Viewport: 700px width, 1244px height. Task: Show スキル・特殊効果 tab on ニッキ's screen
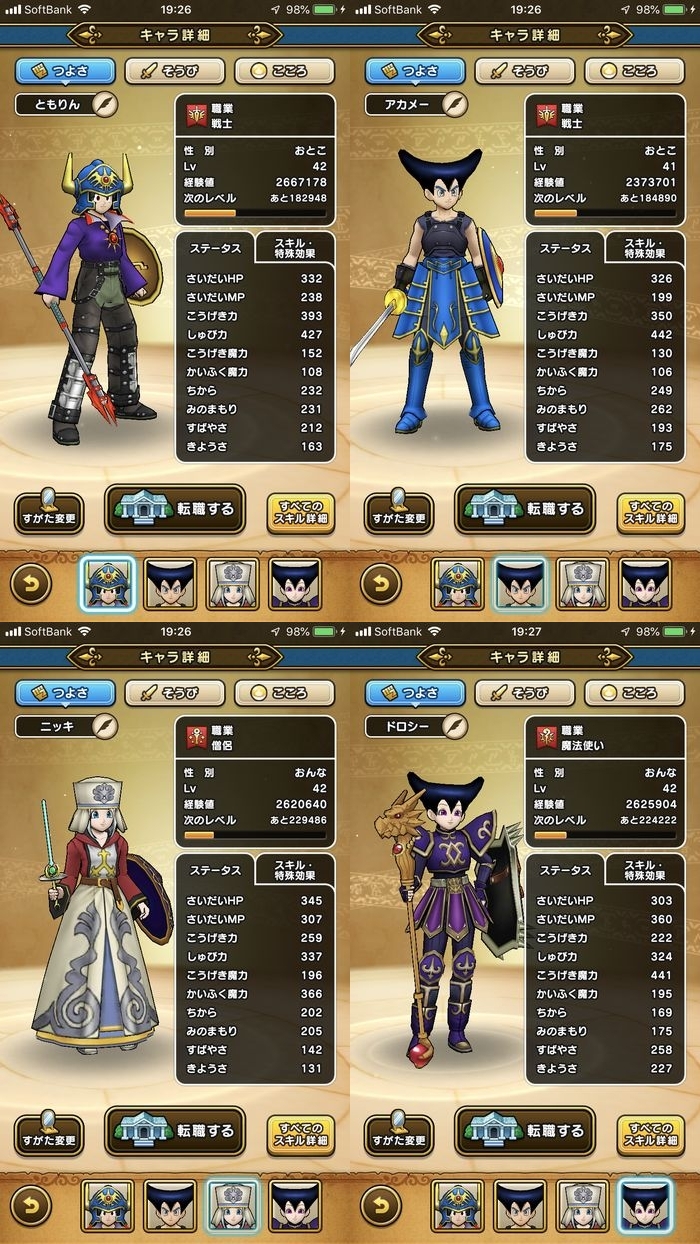click(x=294, y=869)
